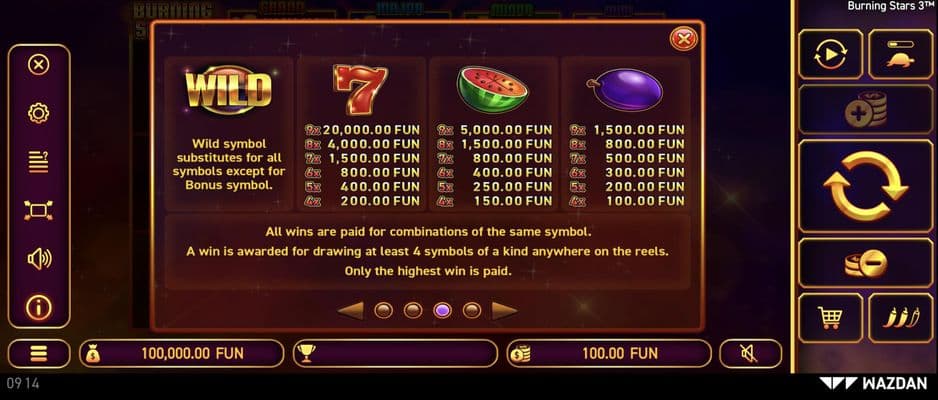The width and height of the screenshot is (938, 400).
Task: Decrease the bet with the minus coins
Action: (x=863, y=263)
